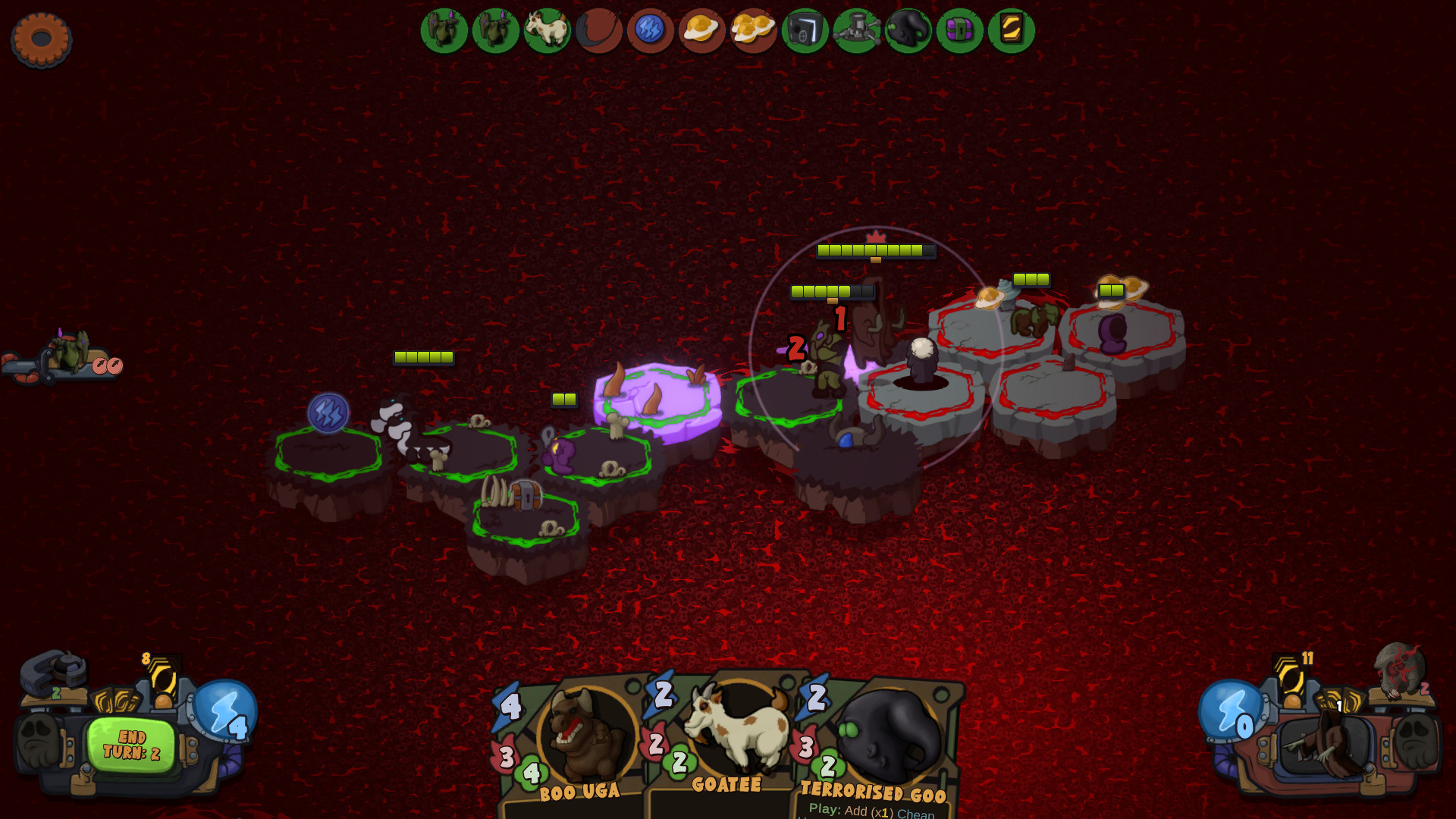1456x819 pixels.
Task: Choose the Terrorised Goo card
Action: tap(880, 743)
